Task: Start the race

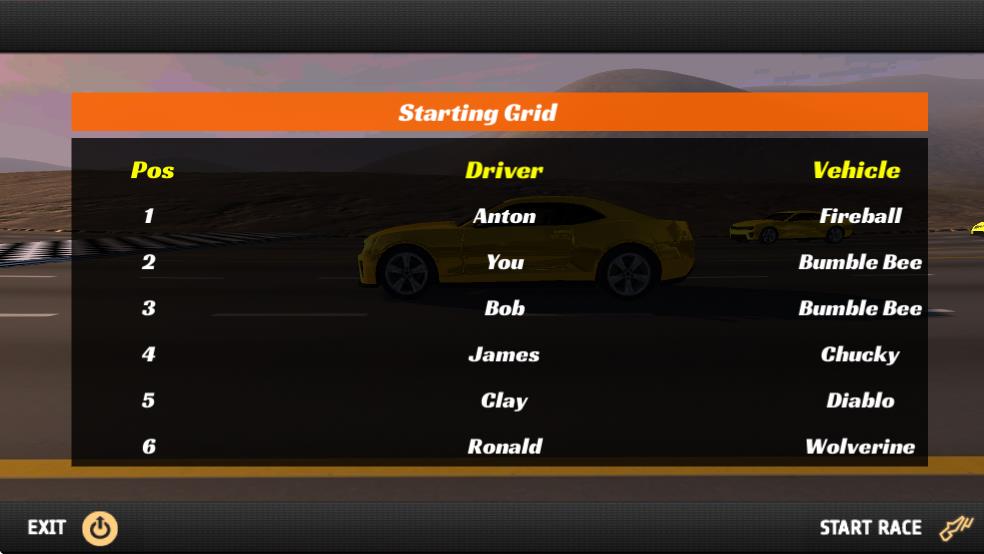Action: [x=893, y=527]
